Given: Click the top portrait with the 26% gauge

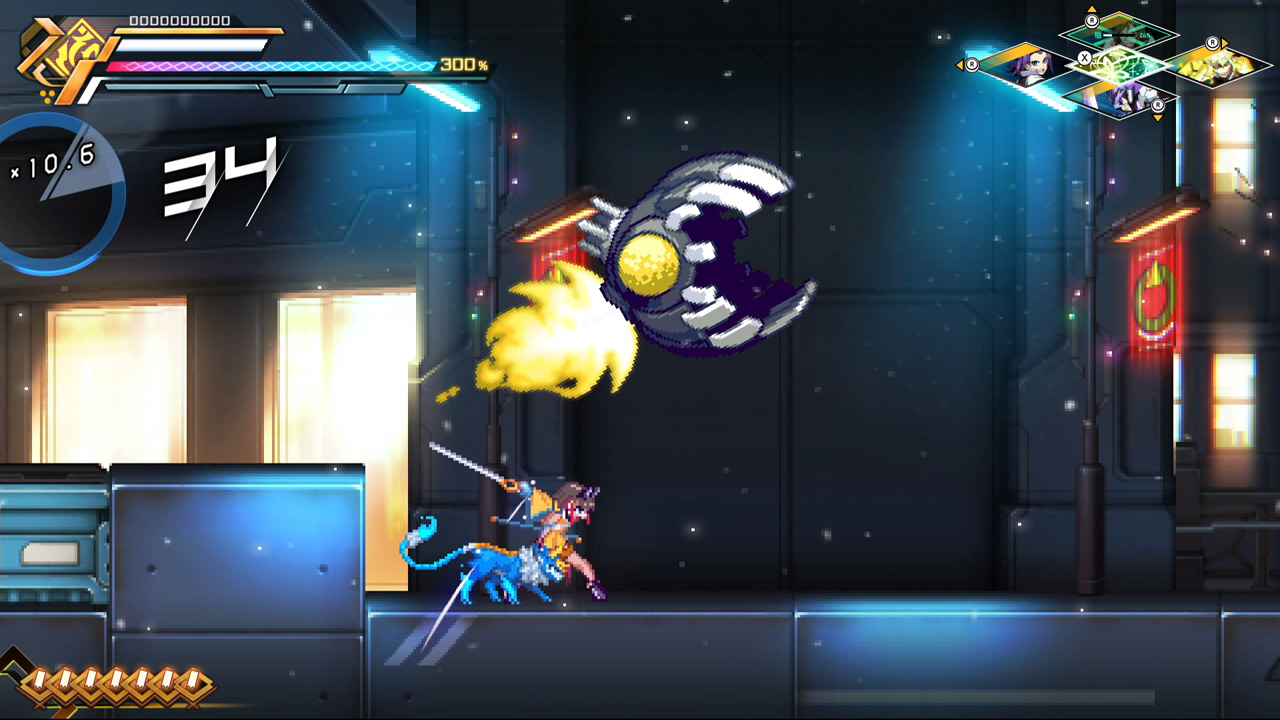Looking at the screenshot, I should [1120, 35].
